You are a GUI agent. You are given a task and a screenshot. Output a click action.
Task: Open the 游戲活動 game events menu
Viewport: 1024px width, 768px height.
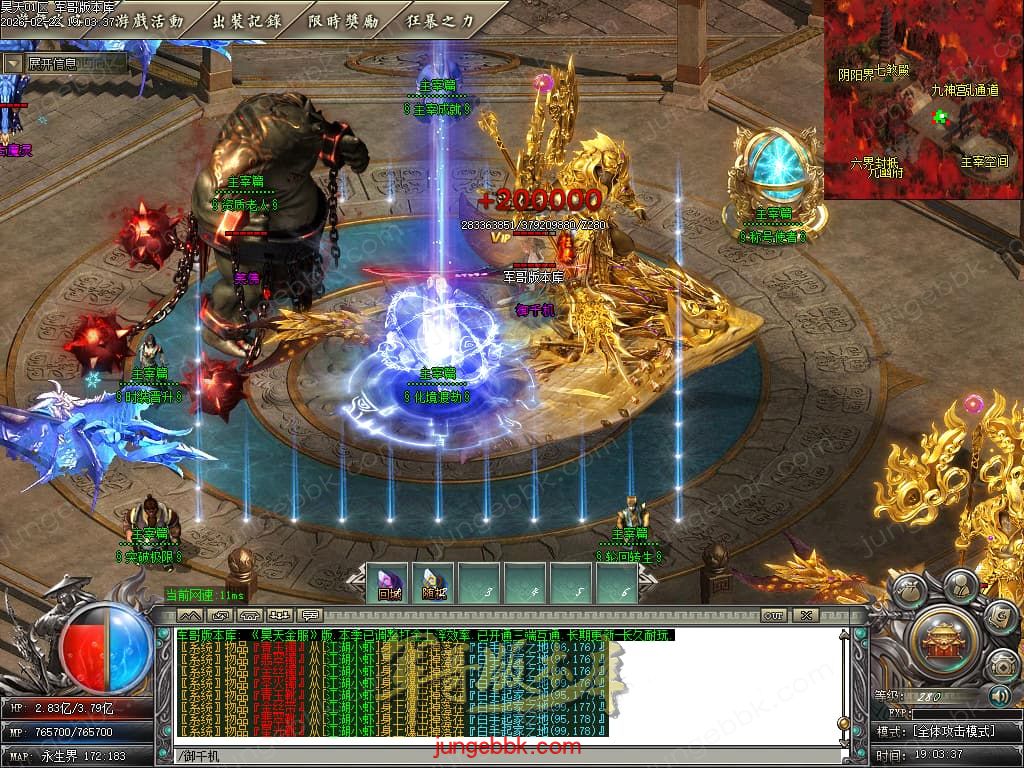point(150,20)
